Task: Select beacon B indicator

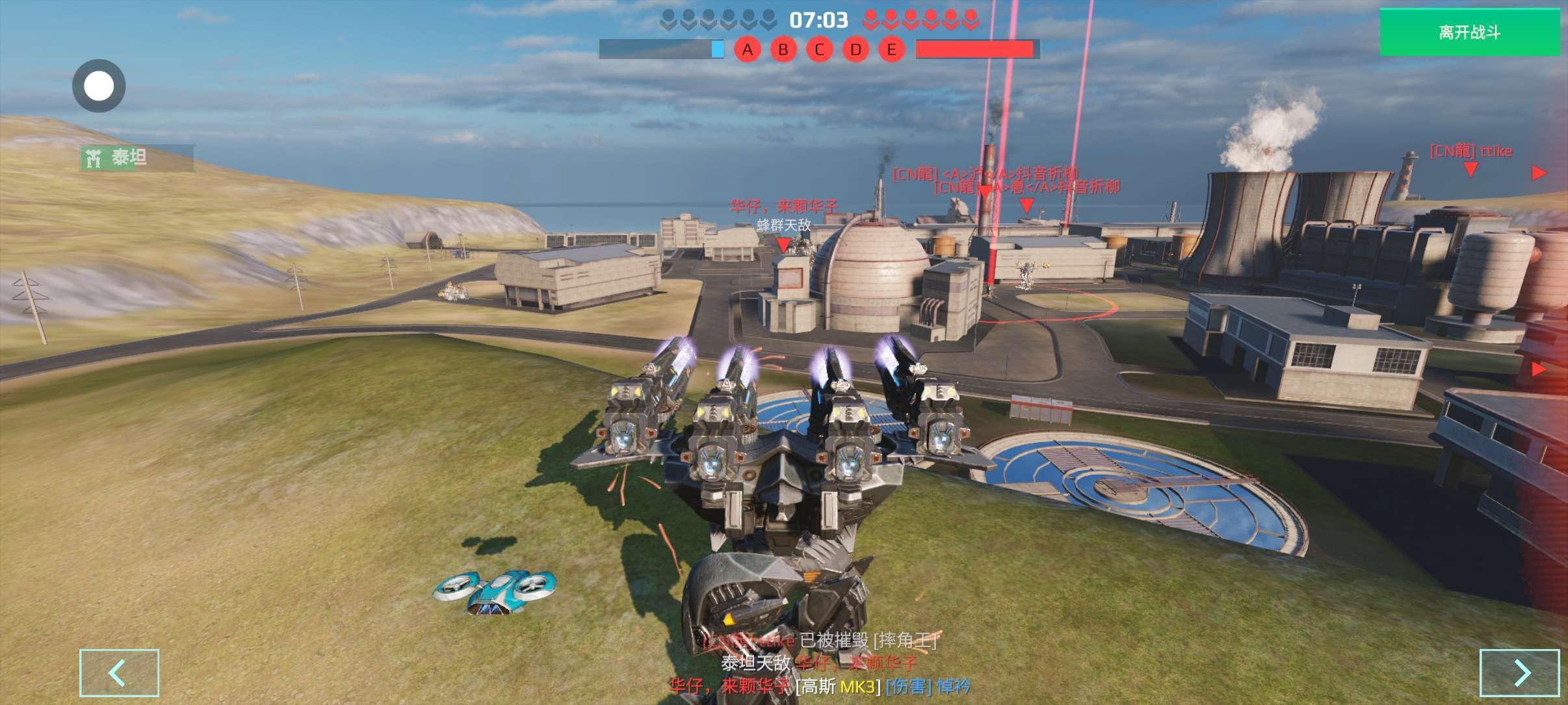Action: 783,49
